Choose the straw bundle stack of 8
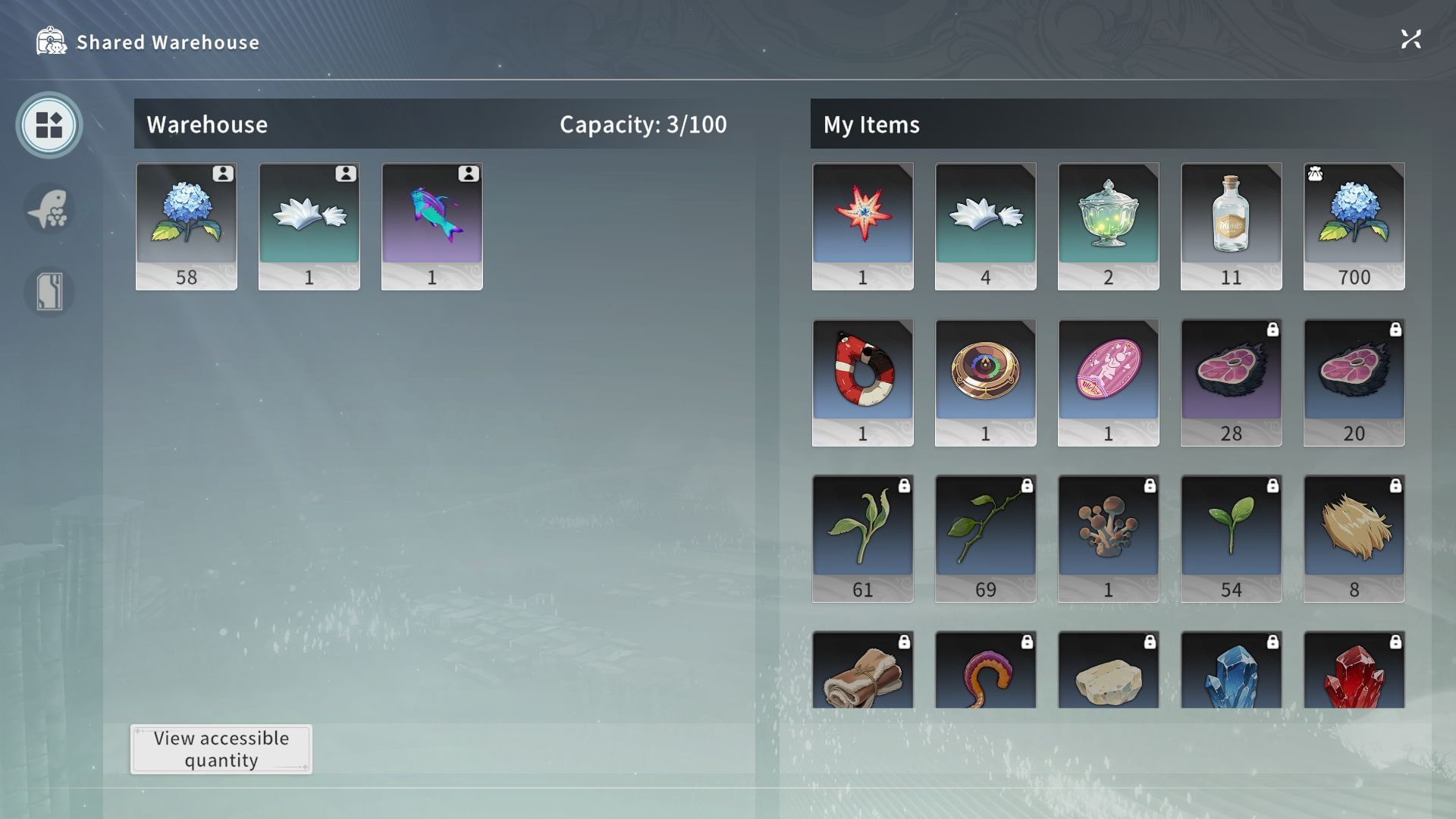The width and height of the screenshot is (1456, 819). point(1354,538)
